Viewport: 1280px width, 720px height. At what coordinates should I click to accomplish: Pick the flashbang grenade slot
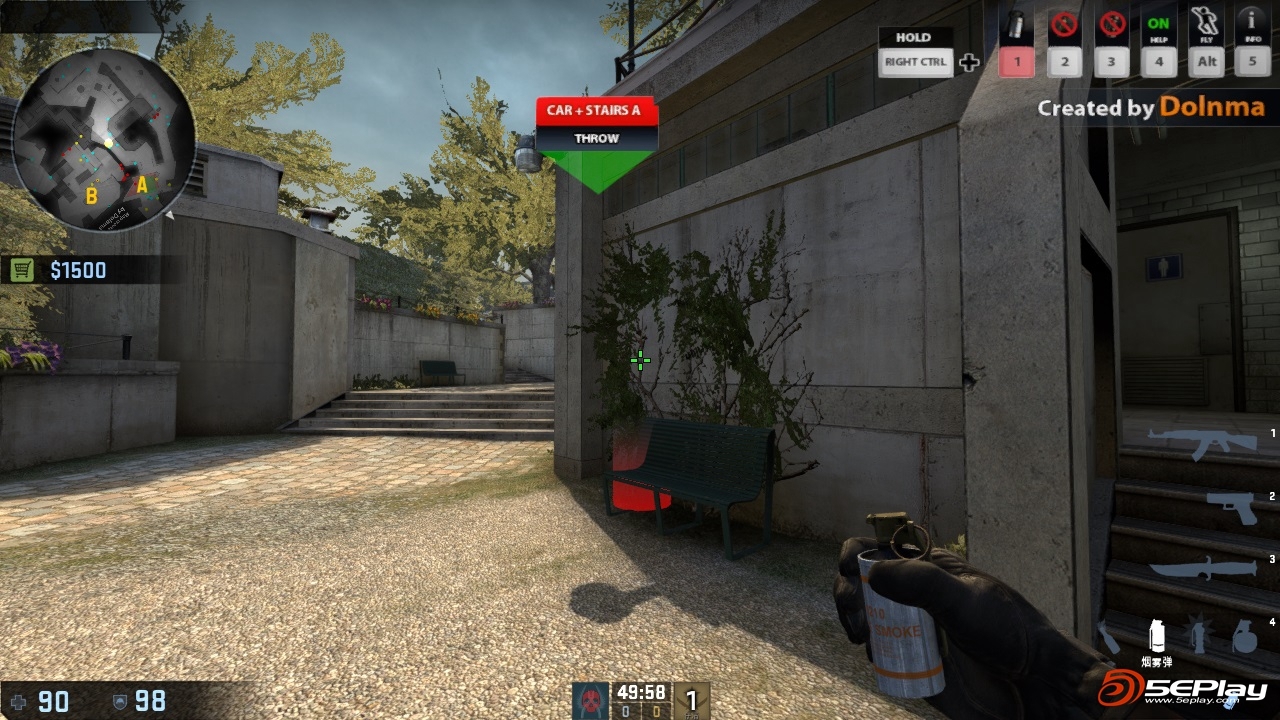pos(1199,637)
